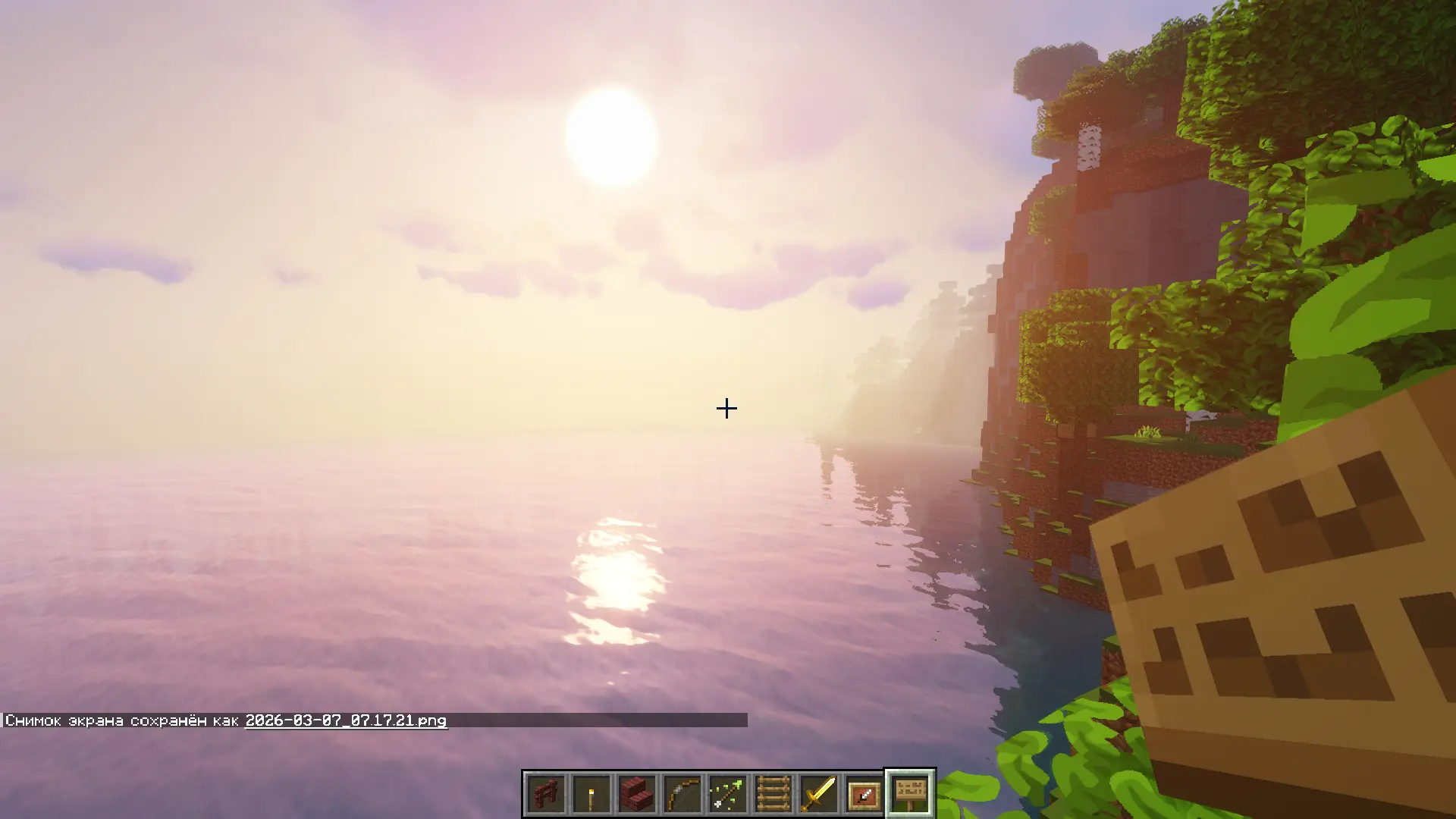Select the green tipped arrow slot
The height and width of the screenshot is (819, 1456).
coord(728,794)
